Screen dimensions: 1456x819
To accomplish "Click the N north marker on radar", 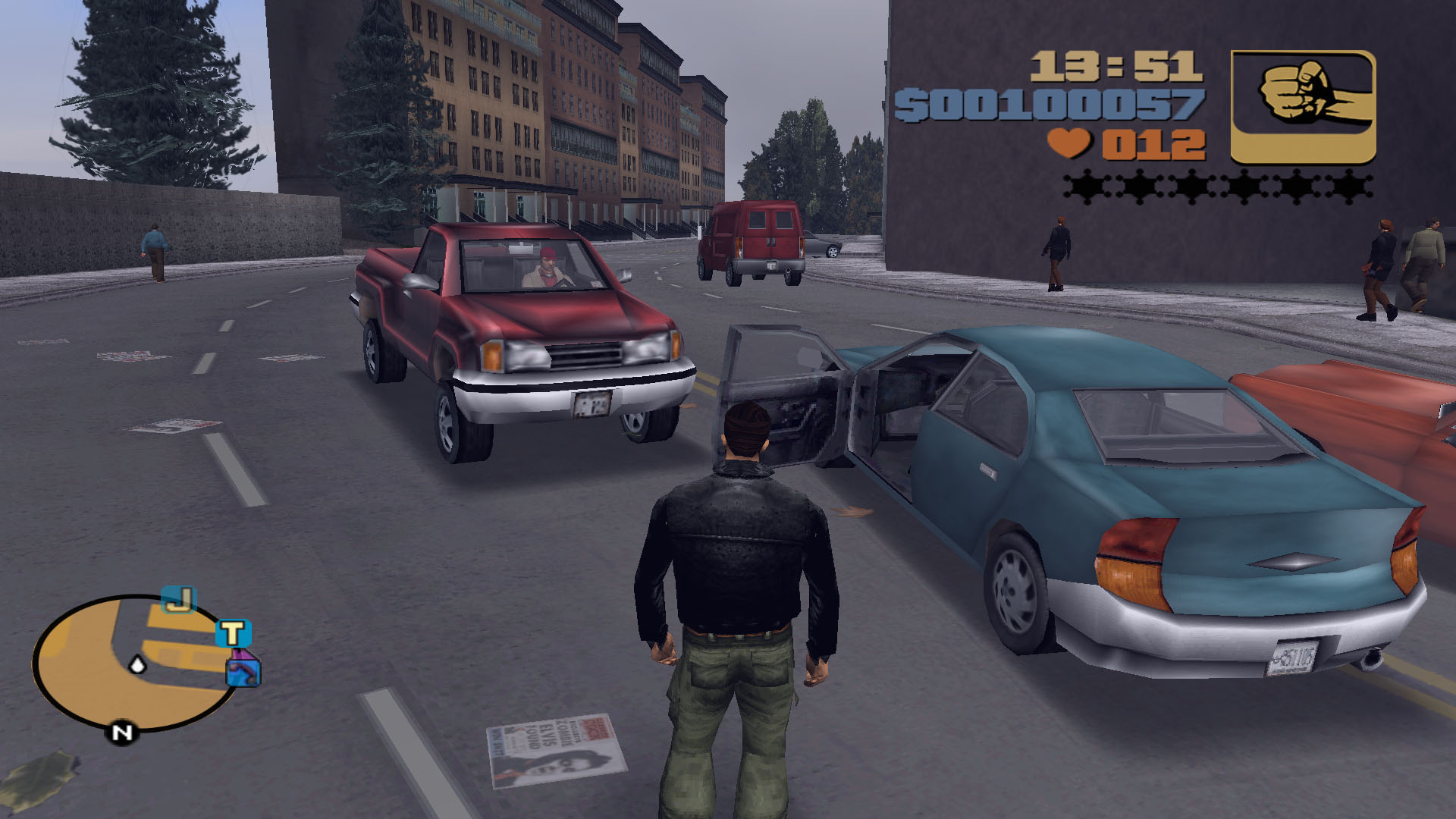I will pos(121,733).
